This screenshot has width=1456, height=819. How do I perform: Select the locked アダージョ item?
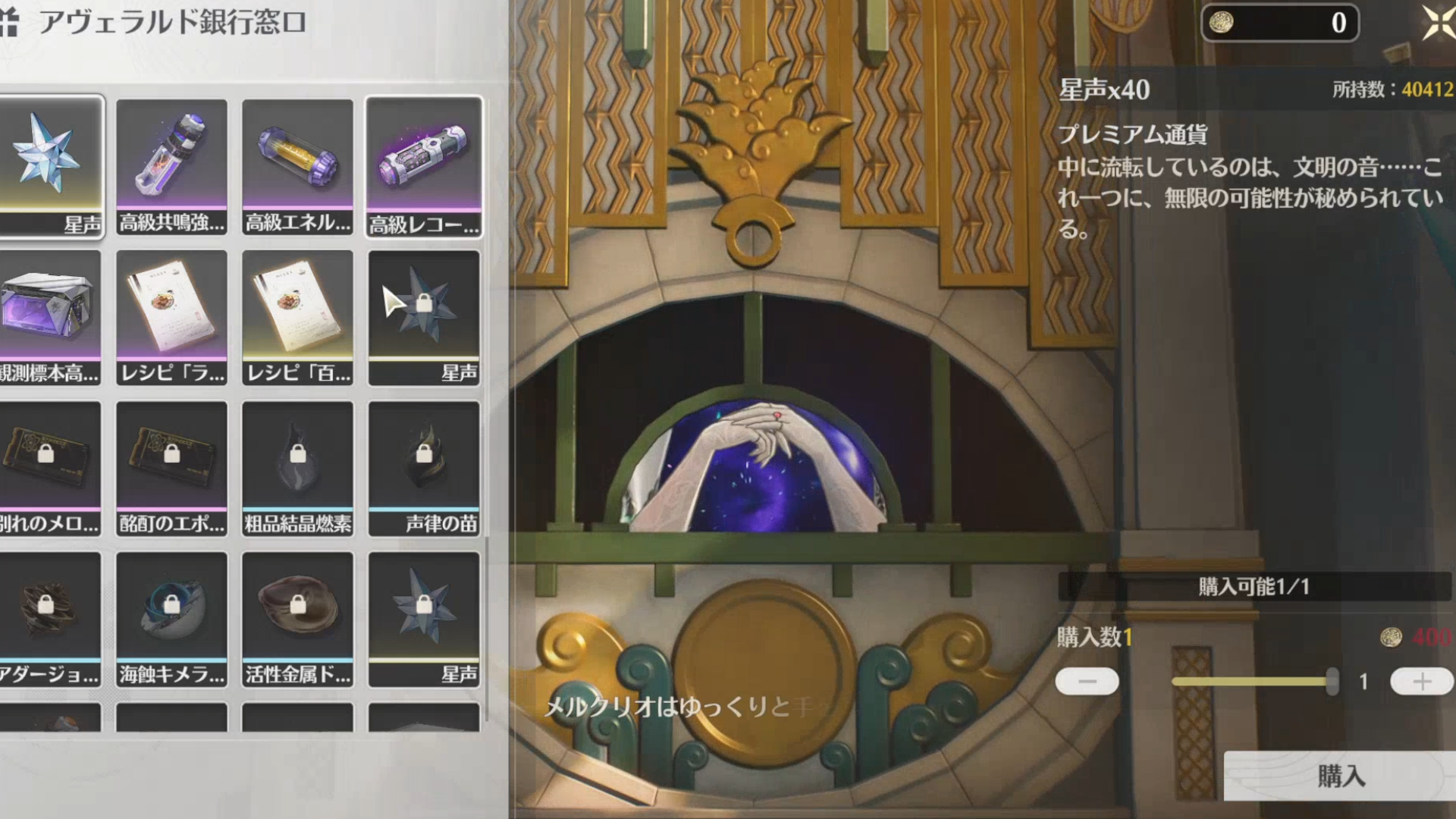(x=50, y=619)
